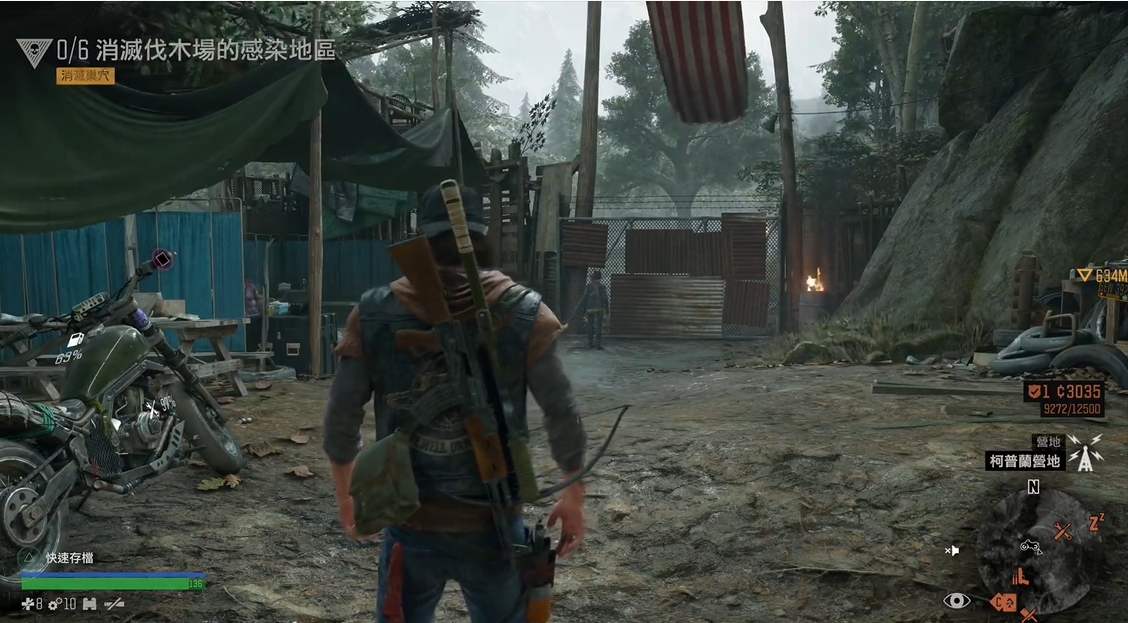Viewport: 1128px width, 623px height.
Task: Select the radio tower camp icon
Action: click(x=1084, y=452)
